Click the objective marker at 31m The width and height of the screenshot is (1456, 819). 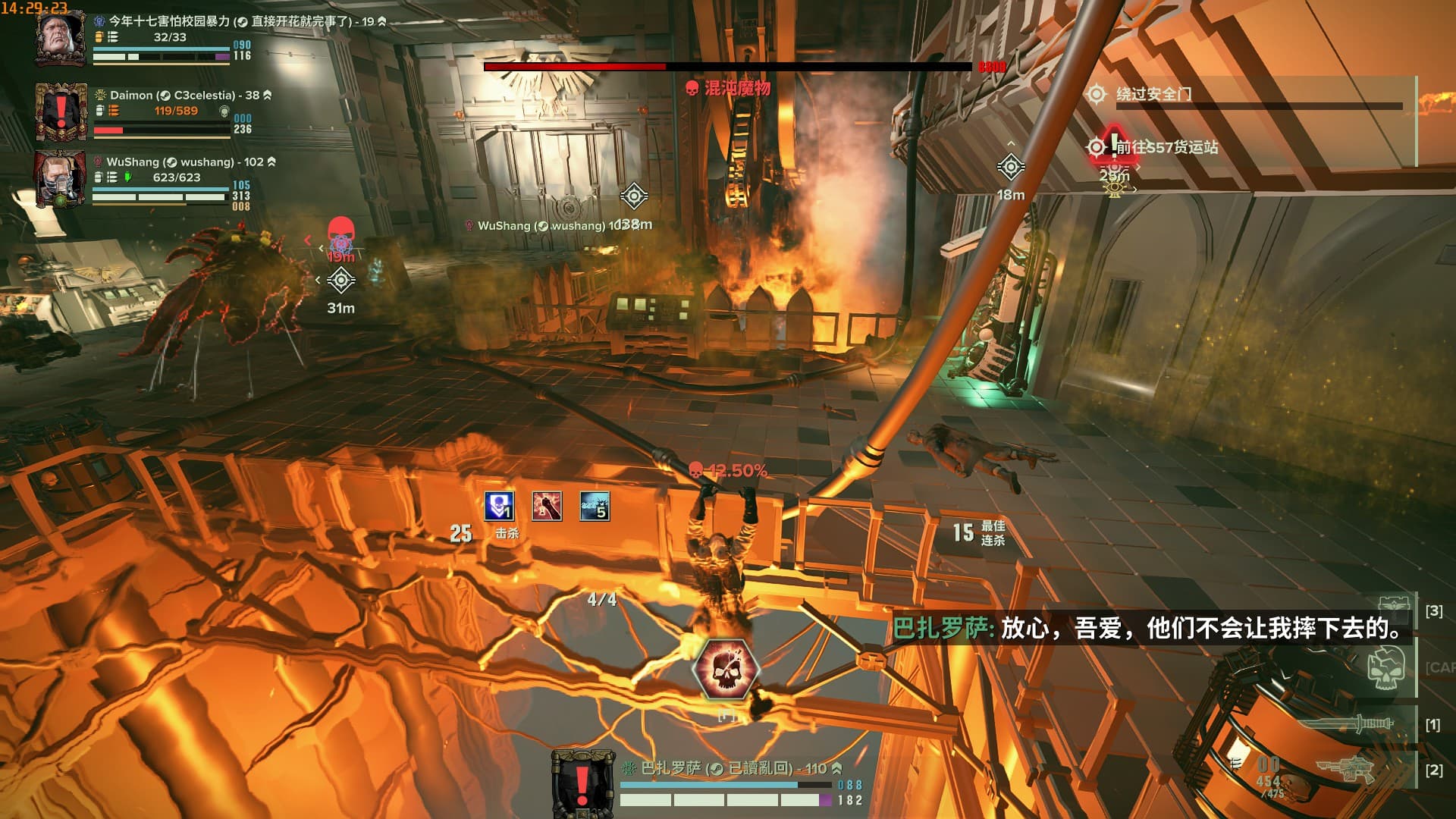tap(341, 281)
